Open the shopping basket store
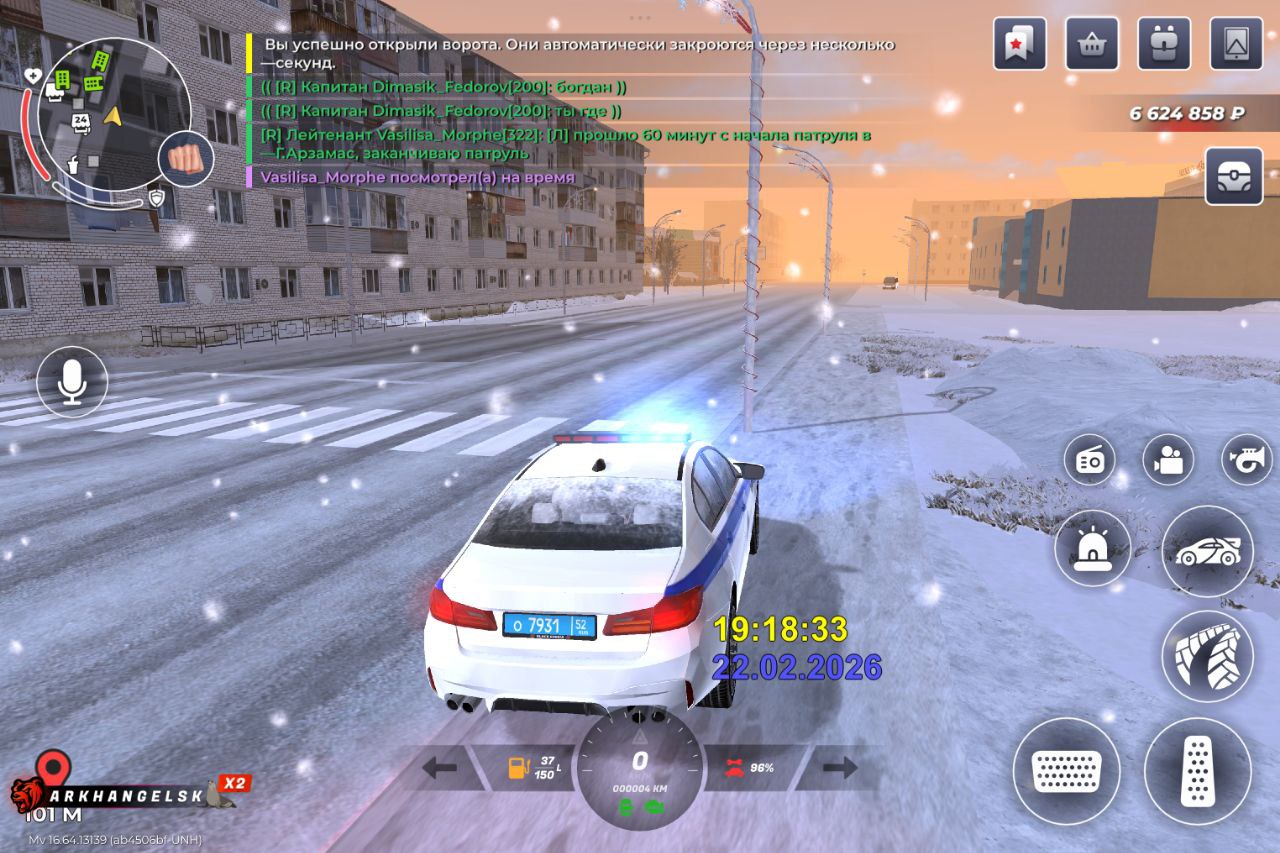This screenshot has height=853, width=1280. (x=1092, y=44)
